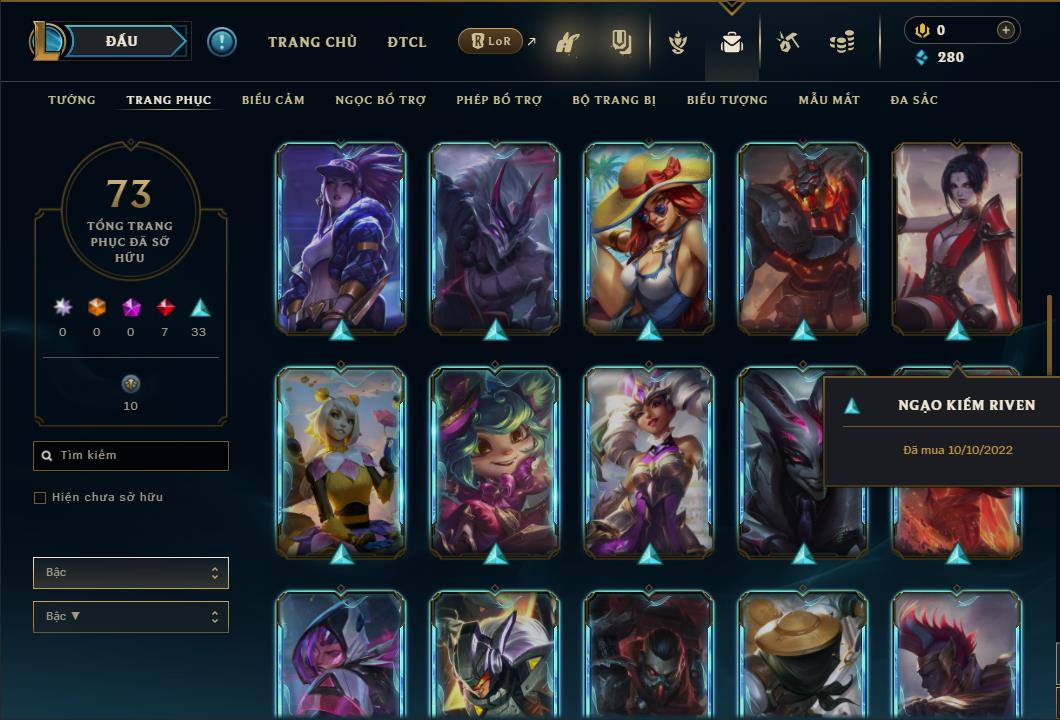Screen dimensions: 1060x720
Task: Open the hammer loot crafting icon
Action: (x=789, y=42)
